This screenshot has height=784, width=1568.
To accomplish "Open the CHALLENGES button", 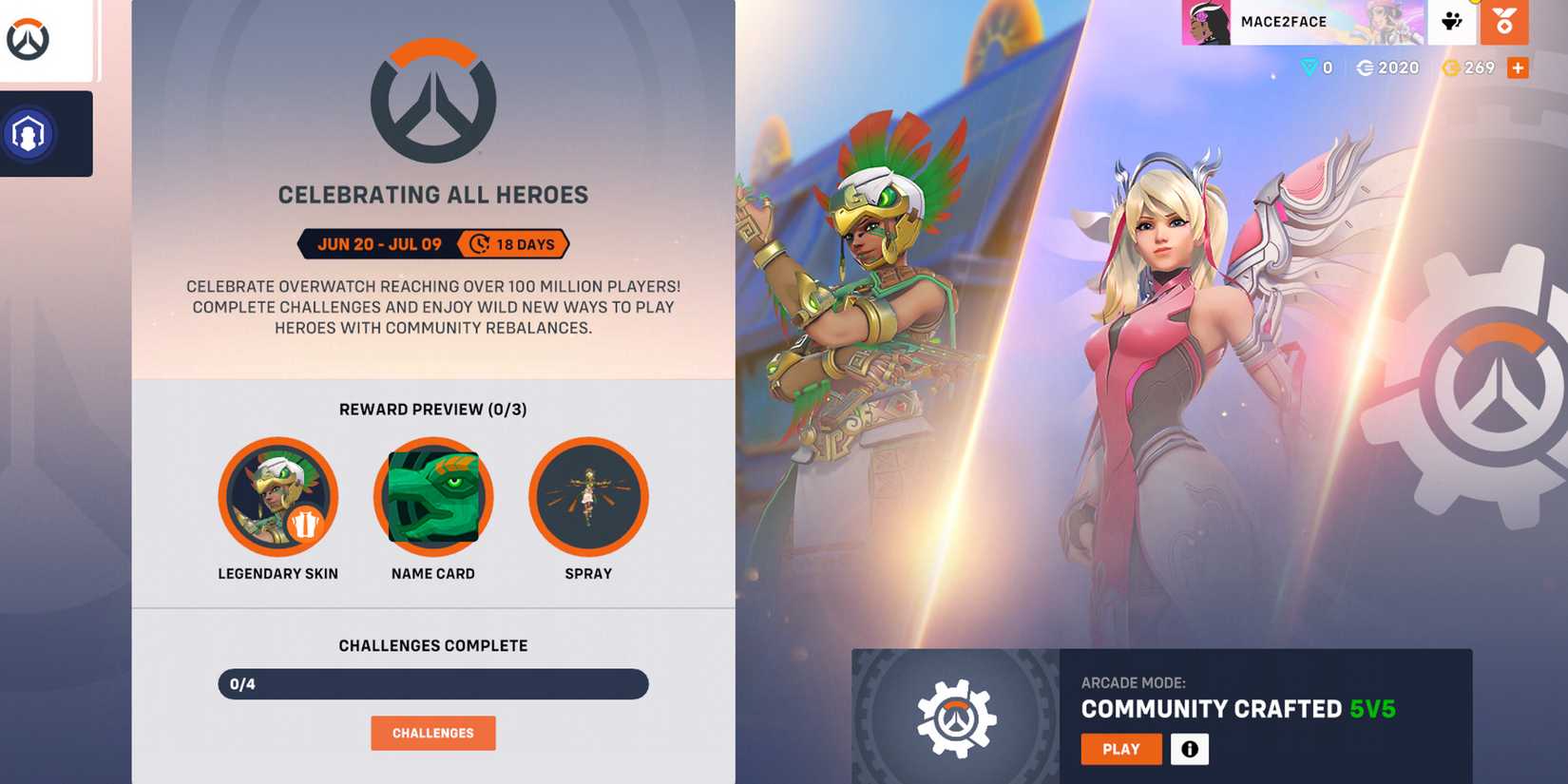I will (433, 733).
